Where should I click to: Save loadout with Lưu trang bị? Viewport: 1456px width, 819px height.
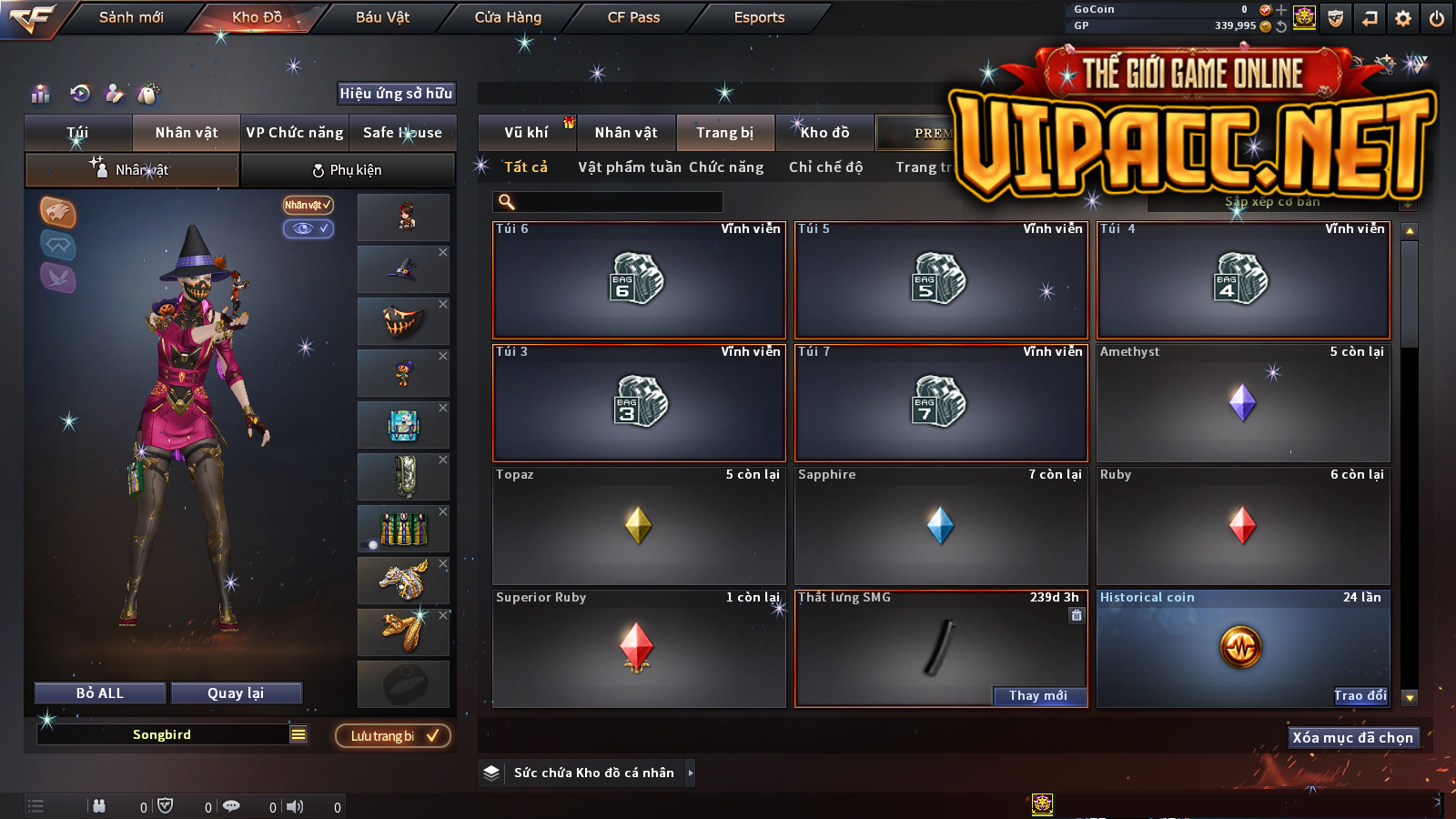393,736
